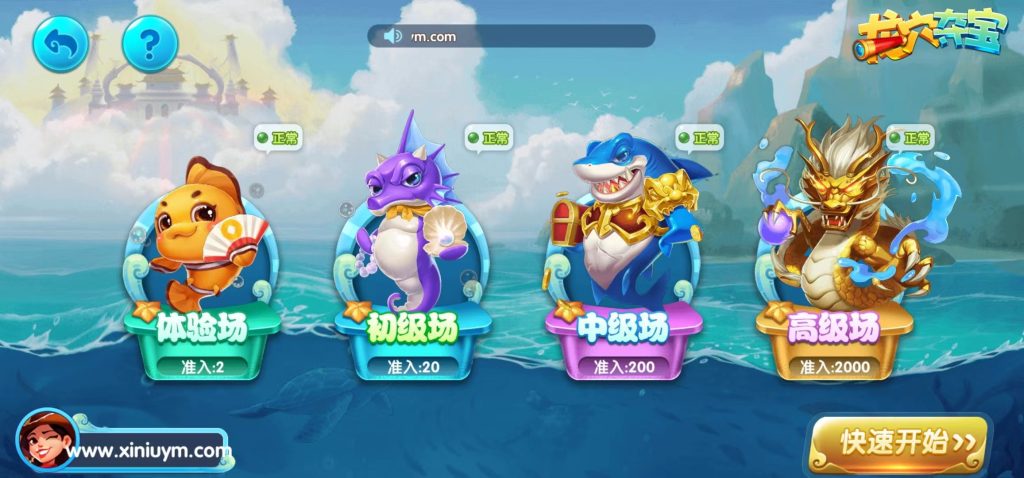Open the player avatar portrait
1024x478 pixels.
click(45, 440)
